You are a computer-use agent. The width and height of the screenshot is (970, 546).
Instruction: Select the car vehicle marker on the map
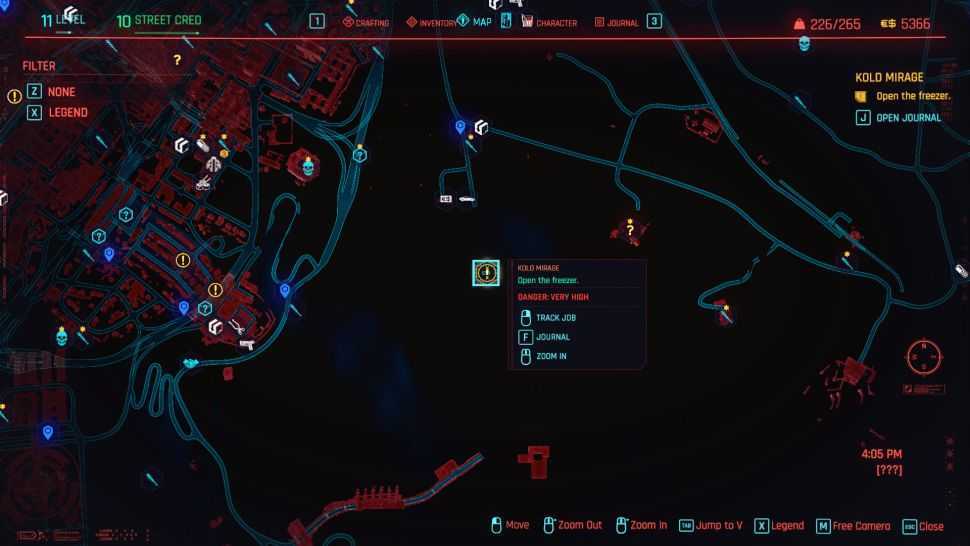pyautogui.click(x=466, y=200)
